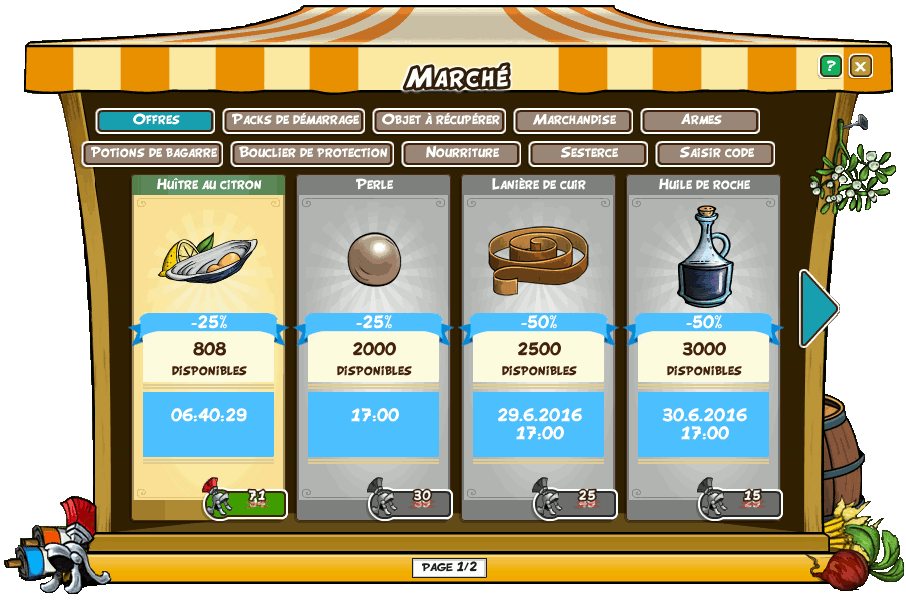Choose the Nourriture category

tap(461, 153)
